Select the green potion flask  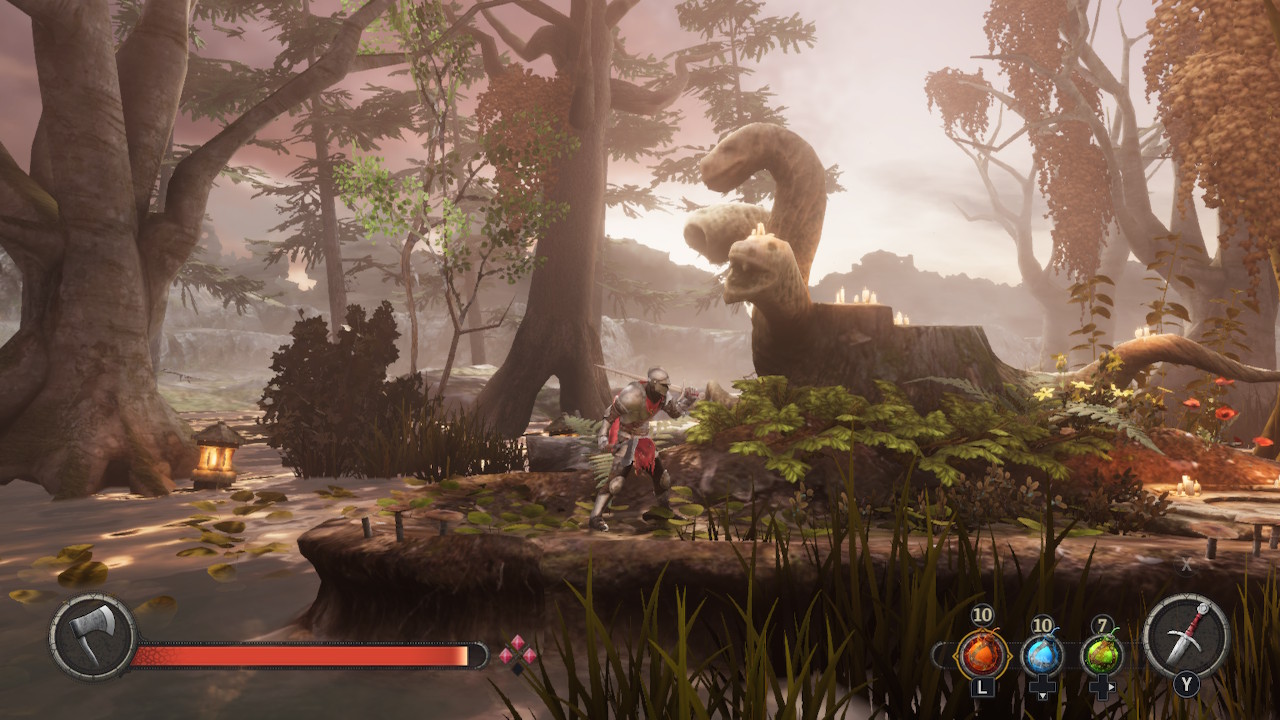(1102, 655)
